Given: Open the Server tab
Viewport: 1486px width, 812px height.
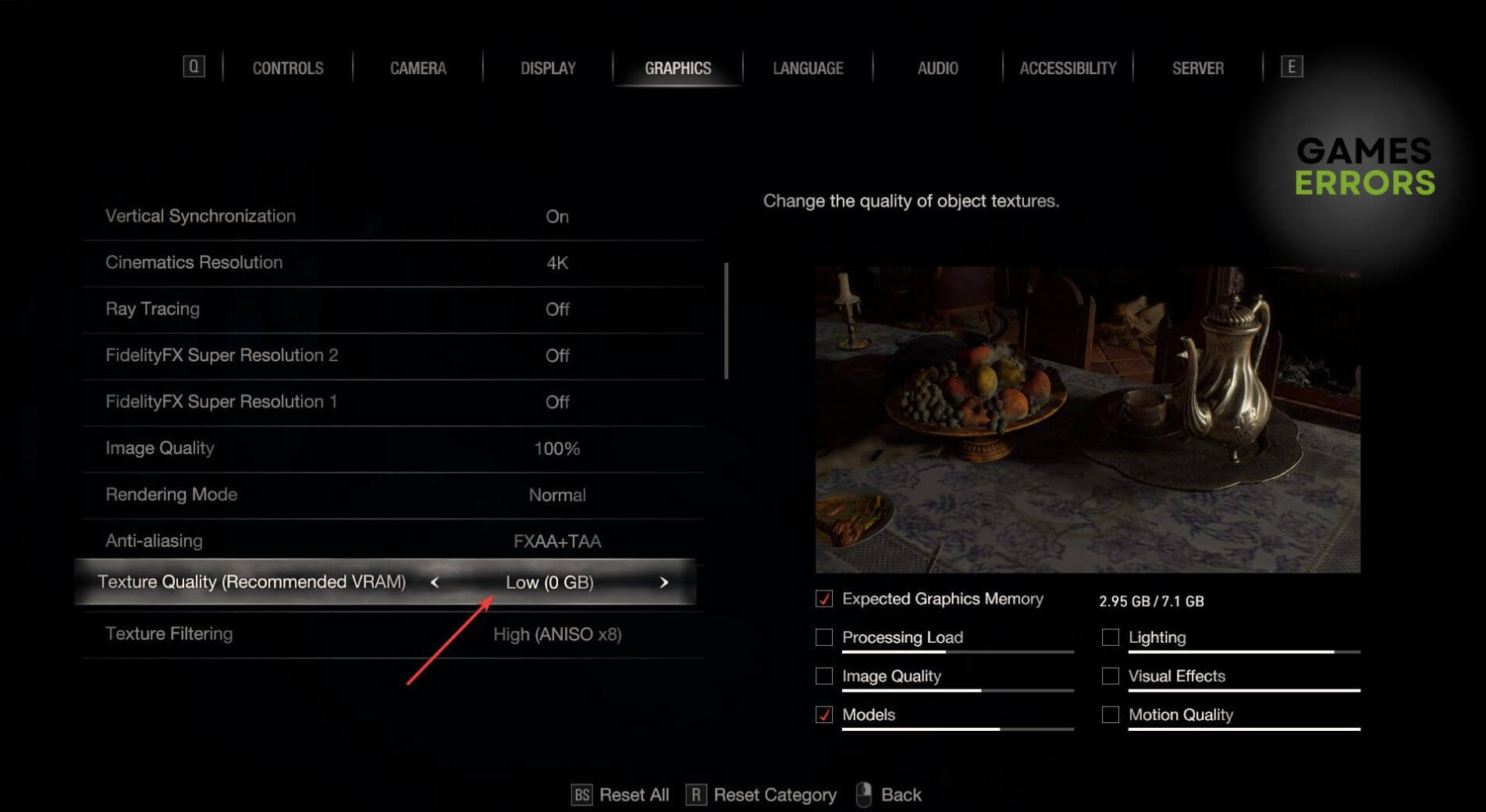Looking at the screenshot, I should click(1197, 69).
